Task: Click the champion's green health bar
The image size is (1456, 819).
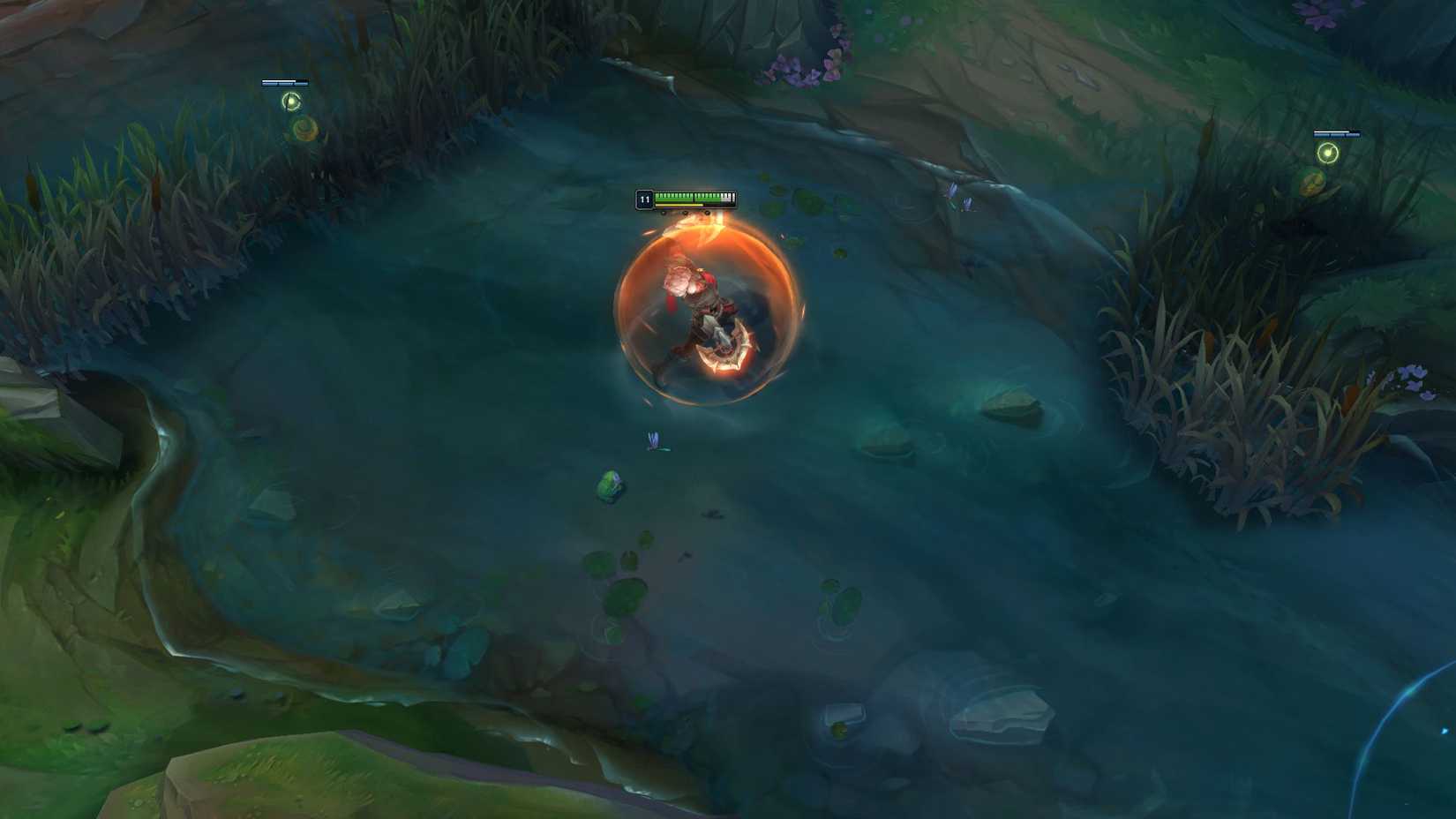Action: pyautogui.click(x=688, y=196)
